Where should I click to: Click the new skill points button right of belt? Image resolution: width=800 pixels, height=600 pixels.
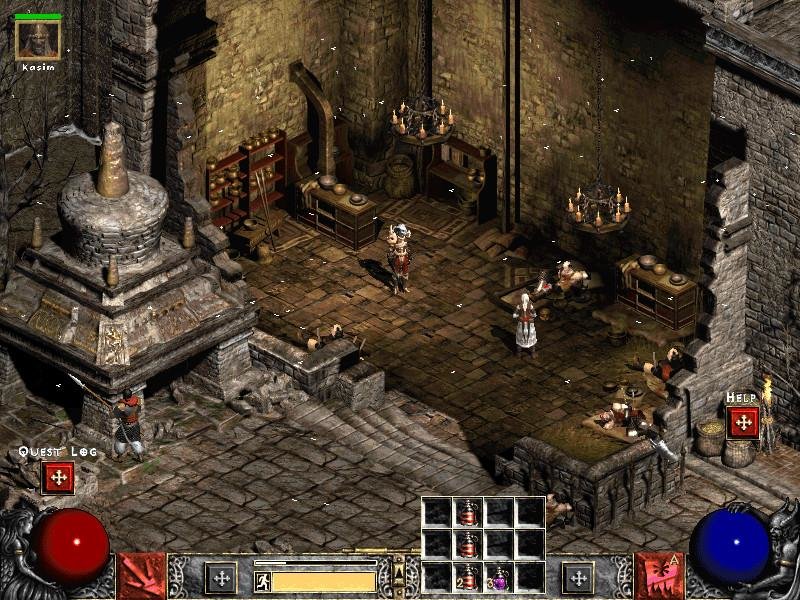click(578, 578)
